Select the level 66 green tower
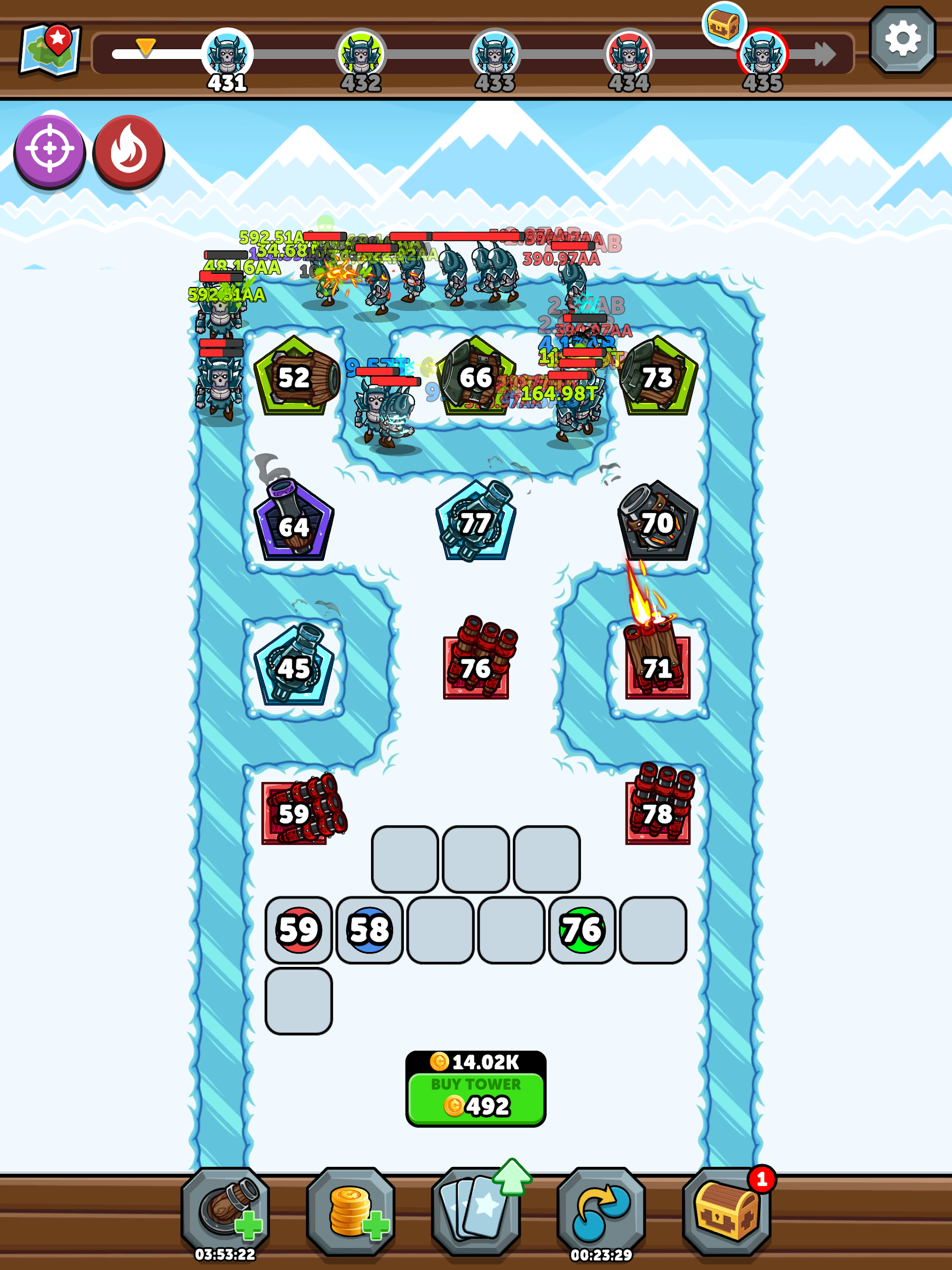Viewport: 952px width, 1270px height. (x=475, y=377)
